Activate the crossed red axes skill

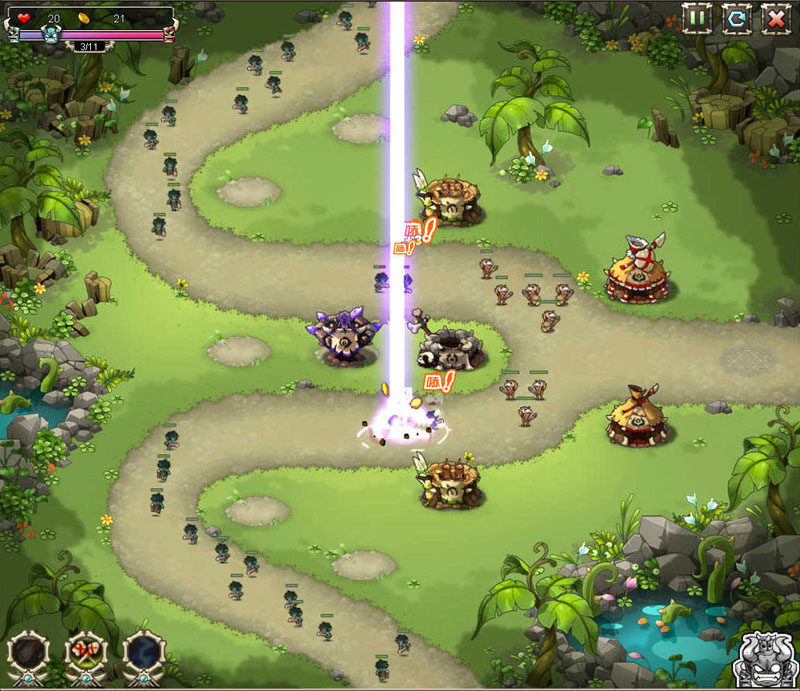click(86, 653)
